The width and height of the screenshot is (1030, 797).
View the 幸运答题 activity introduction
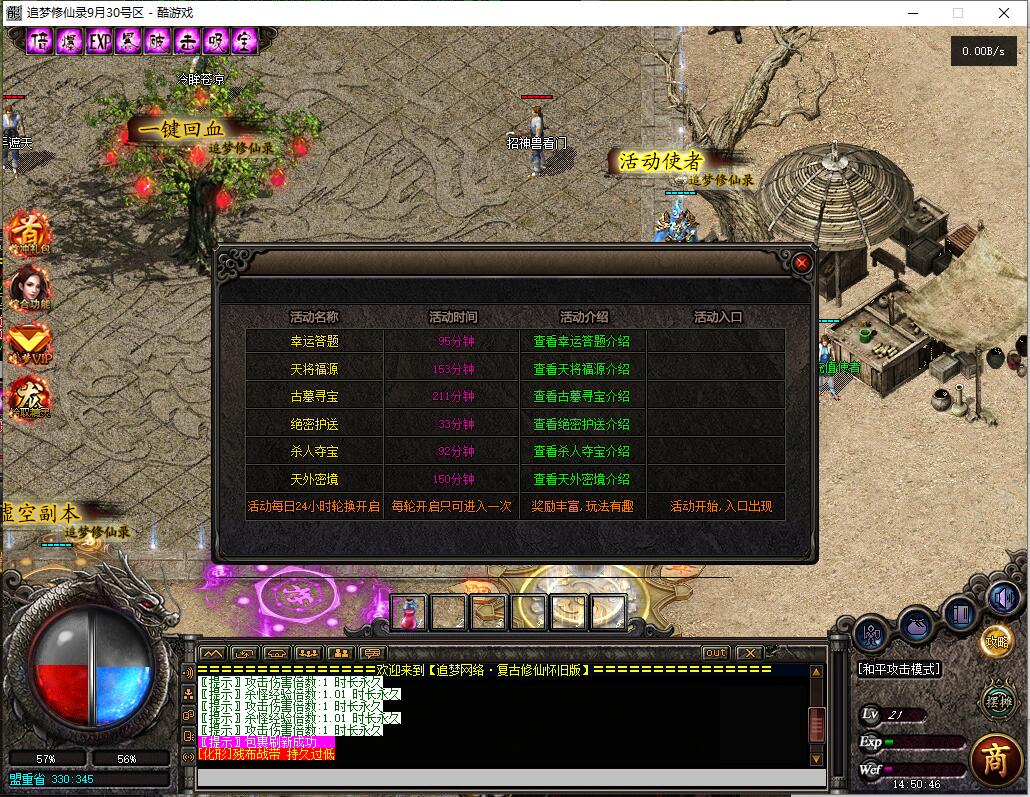click(x=581, y=342)
